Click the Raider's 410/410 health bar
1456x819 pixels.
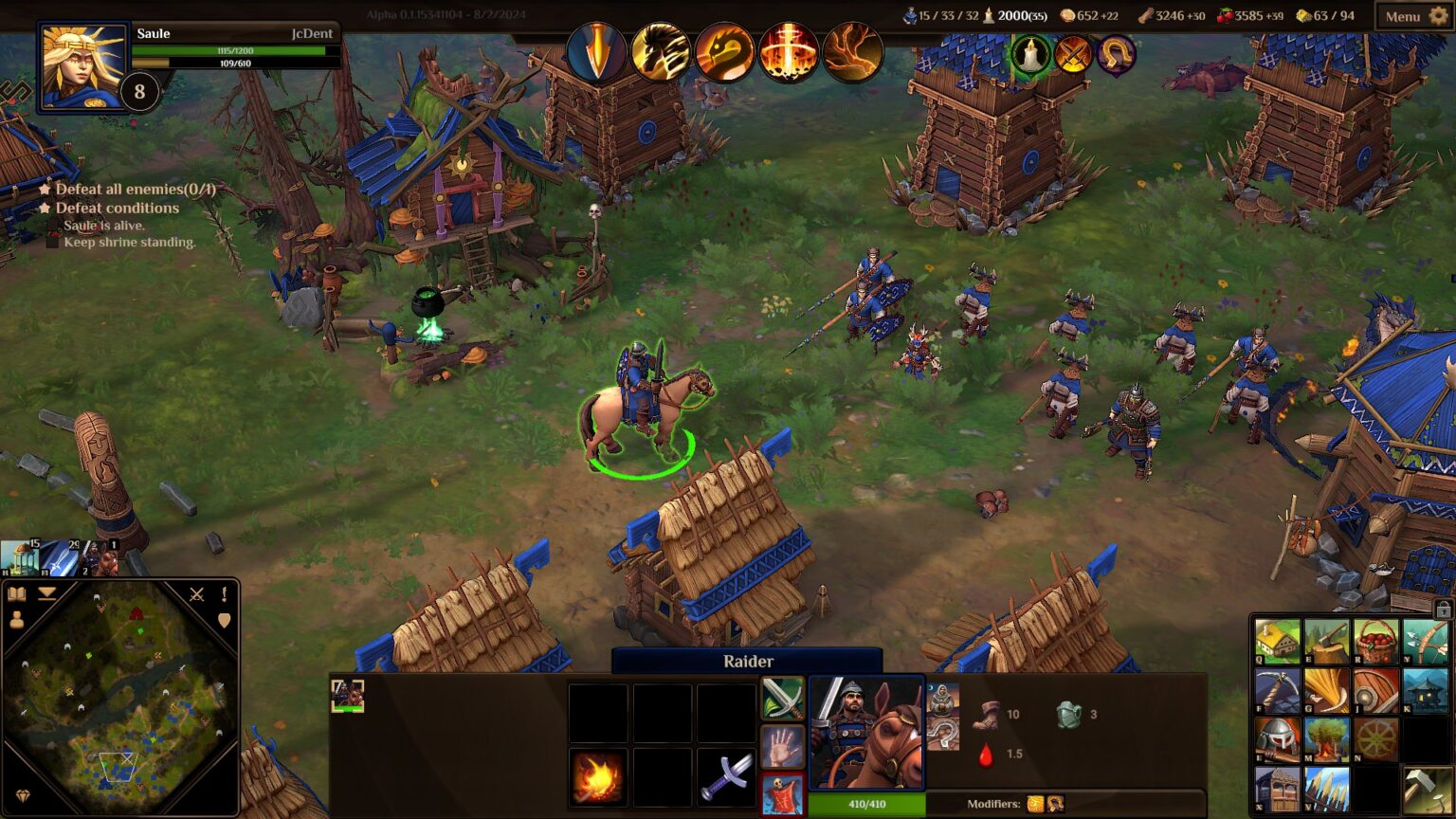(865, 805)
